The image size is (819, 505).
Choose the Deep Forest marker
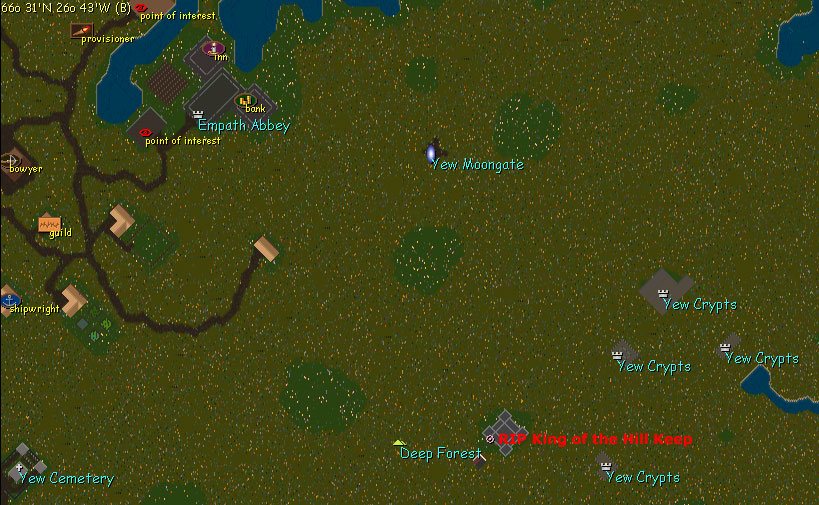coord(399,442)
